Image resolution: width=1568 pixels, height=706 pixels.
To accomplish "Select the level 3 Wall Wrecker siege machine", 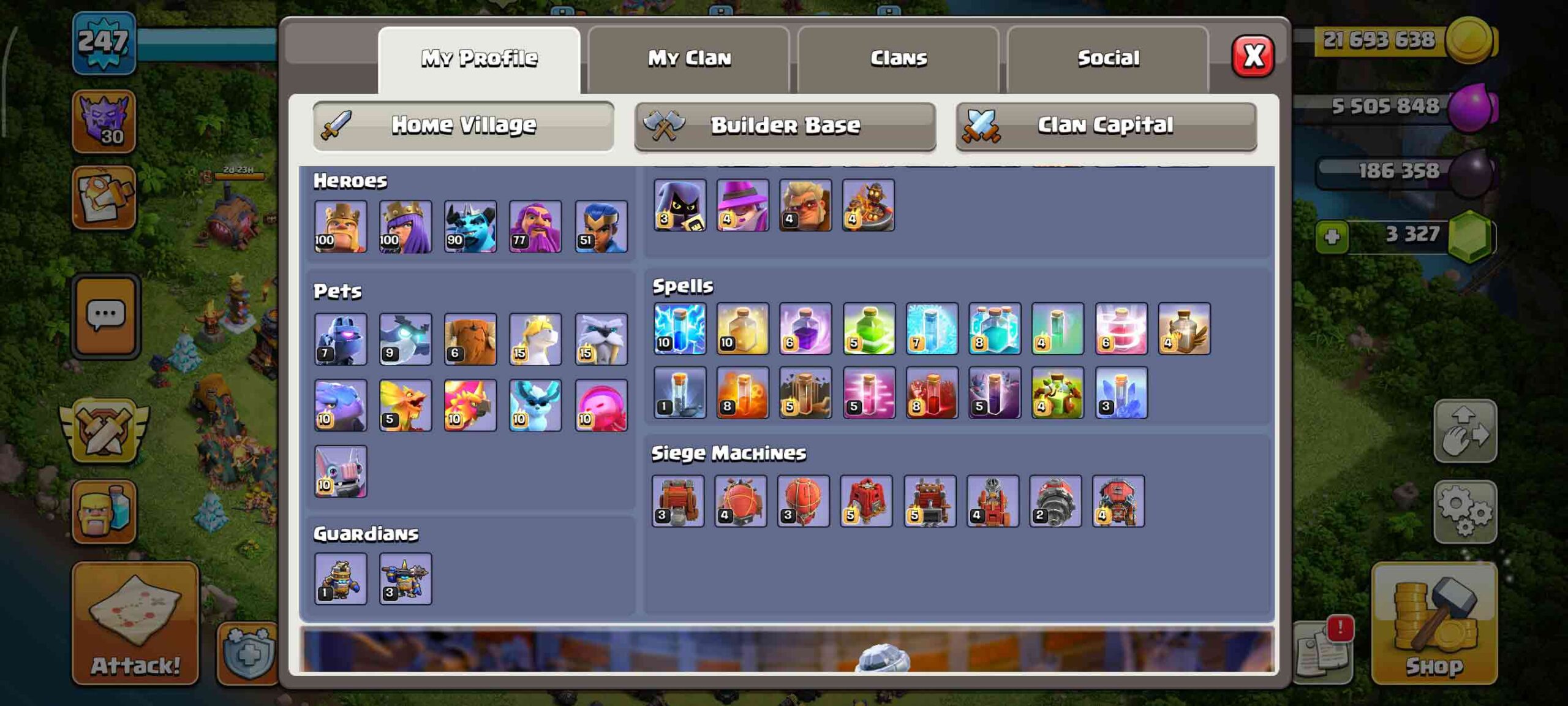I will pyautogui.click(x=680, y=503).
